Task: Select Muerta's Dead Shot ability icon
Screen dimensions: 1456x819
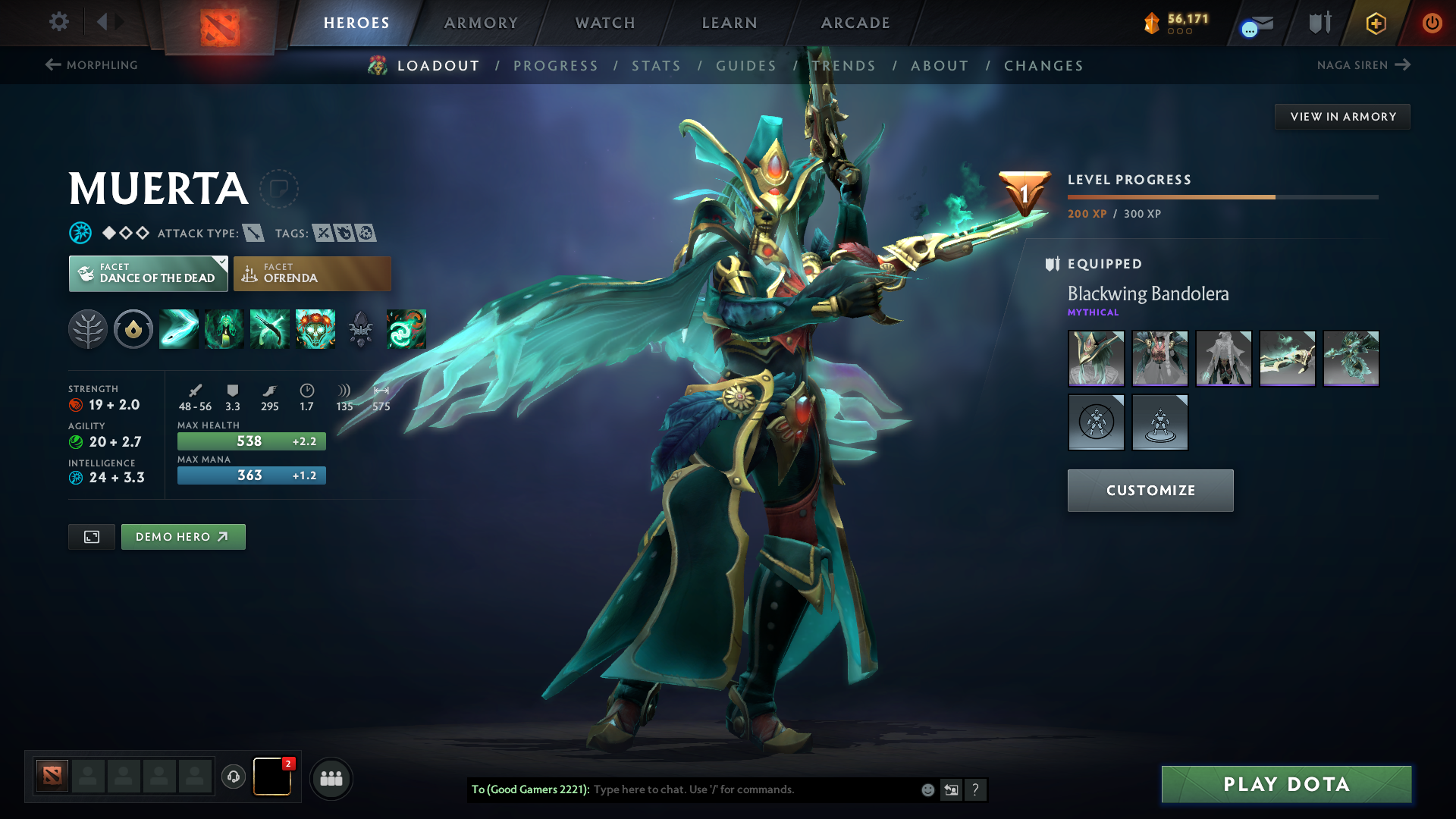Action: click(178, 329)
